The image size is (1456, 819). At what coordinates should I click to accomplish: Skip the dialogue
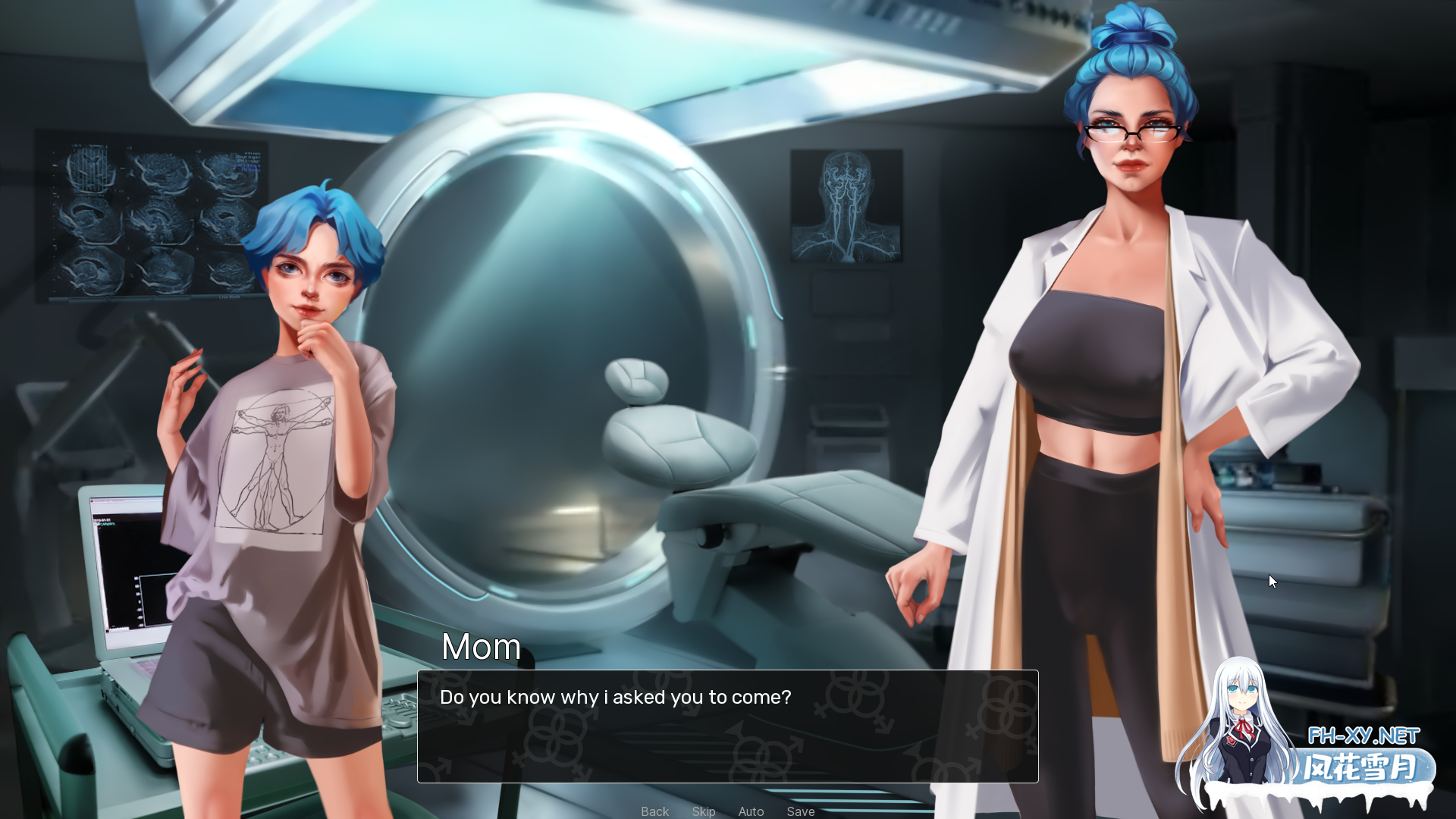(x=703, y=811)
